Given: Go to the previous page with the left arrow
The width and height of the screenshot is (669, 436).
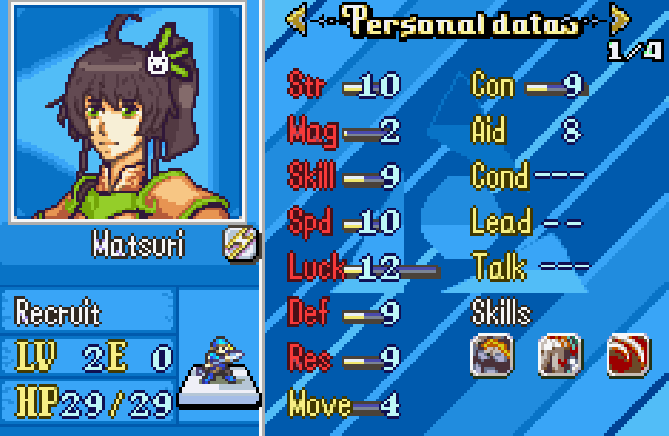Looking at the screenshot, I should coord(296,19).
